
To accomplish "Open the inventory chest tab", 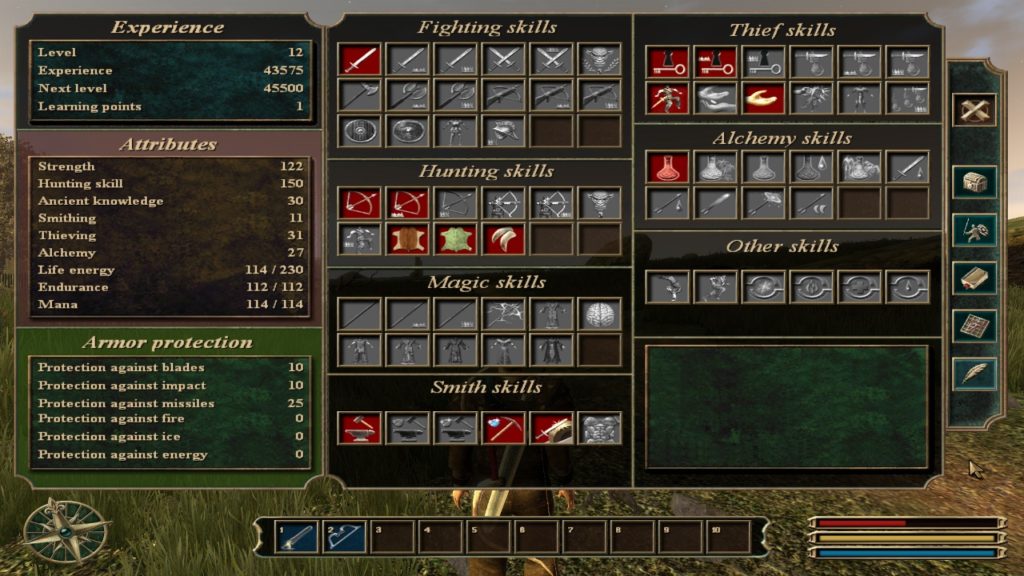I will 972,183.
